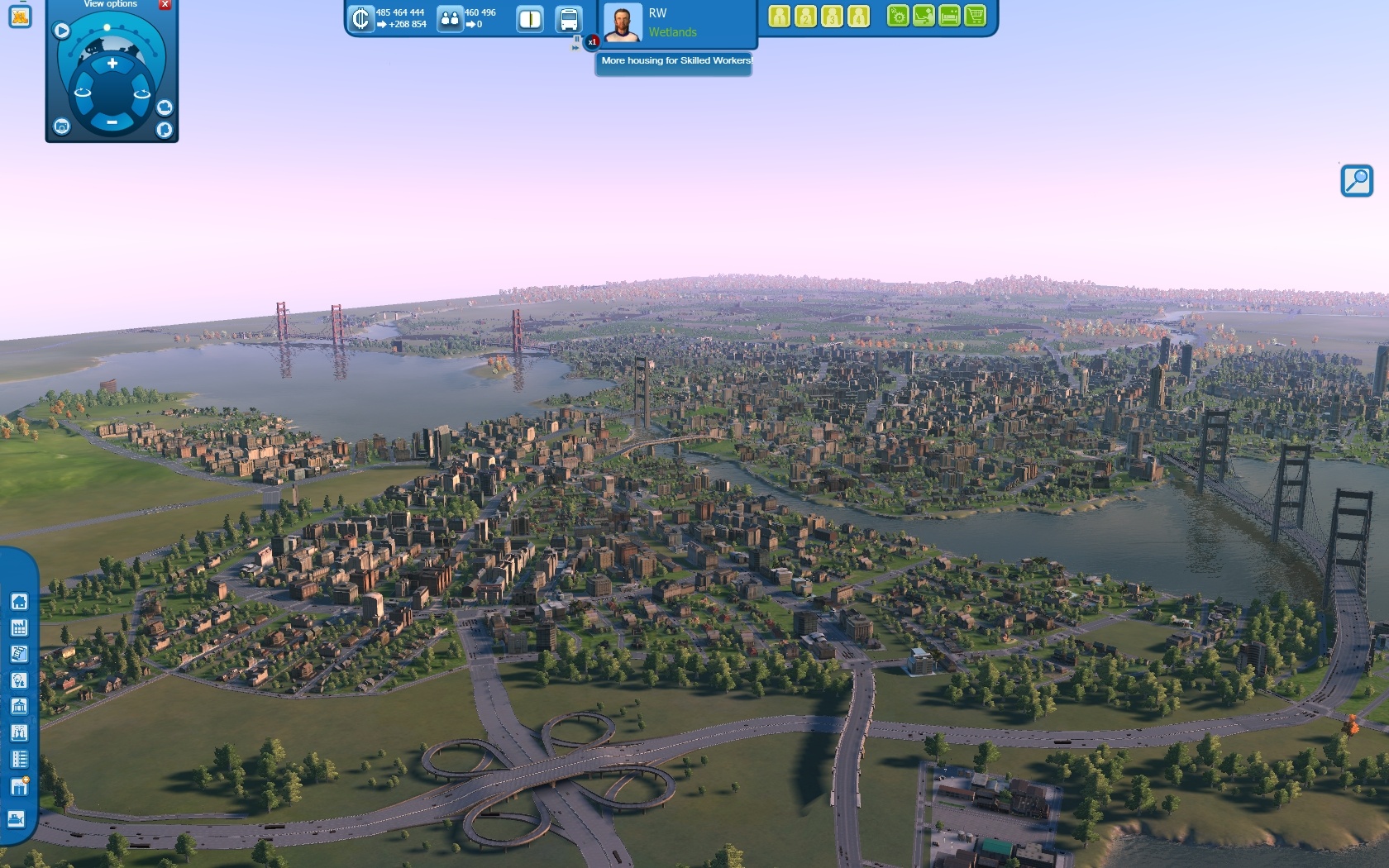This screenshot has width=1389, height=868.
Task: Zoom in with the plus button
Action: coord(112,64)
